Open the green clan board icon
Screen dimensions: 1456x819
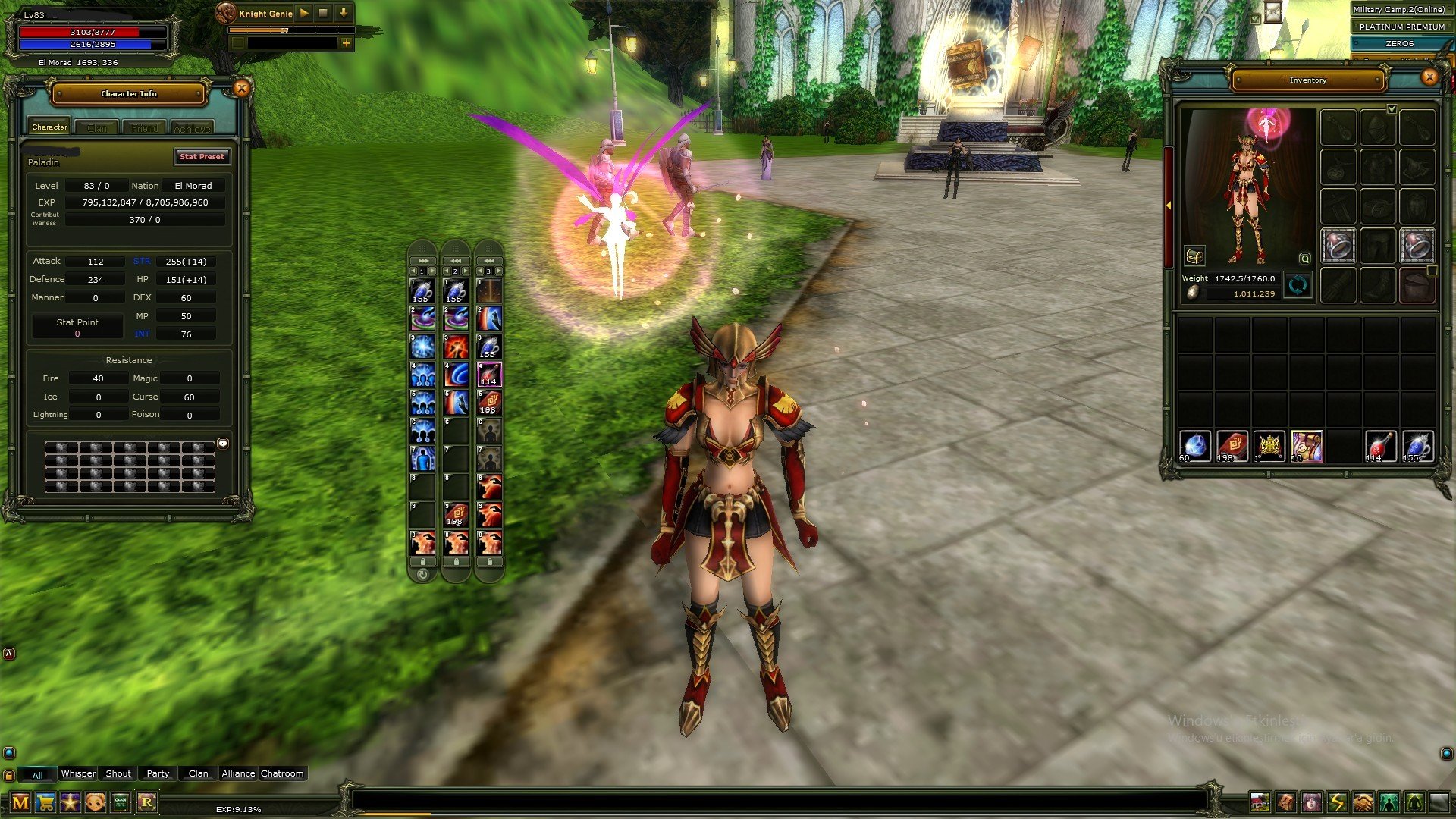point(121,802)
